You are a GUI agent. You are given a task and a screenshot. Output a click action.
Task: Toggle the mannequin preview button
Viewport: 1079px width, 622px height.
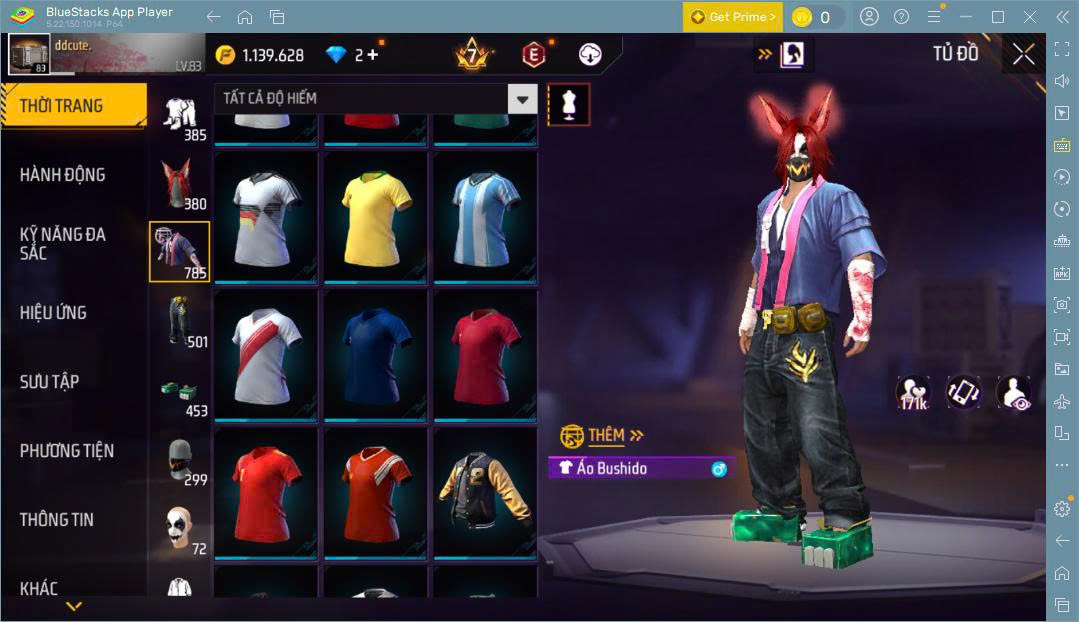tap(569, 104)
